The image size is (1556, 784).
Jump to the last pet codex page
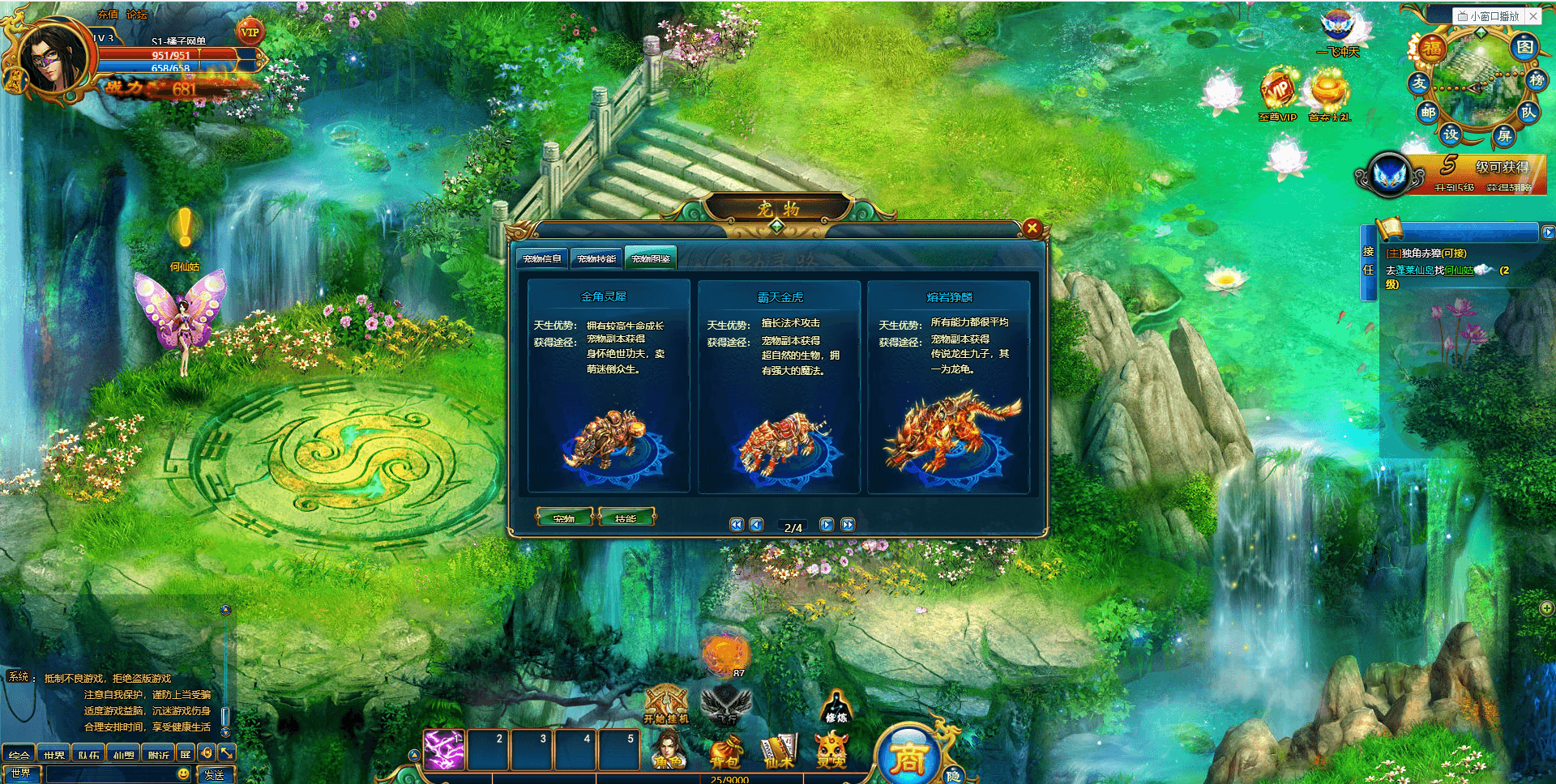848,525
